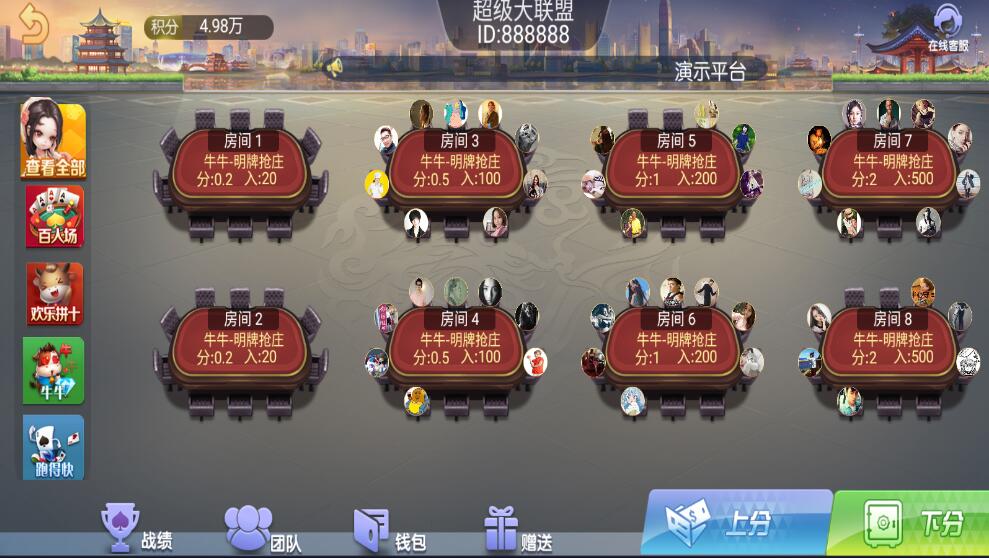This screenshot has width=989, height=558.
Task: Pick the 房间 4 table
Action: click(458, 346)
